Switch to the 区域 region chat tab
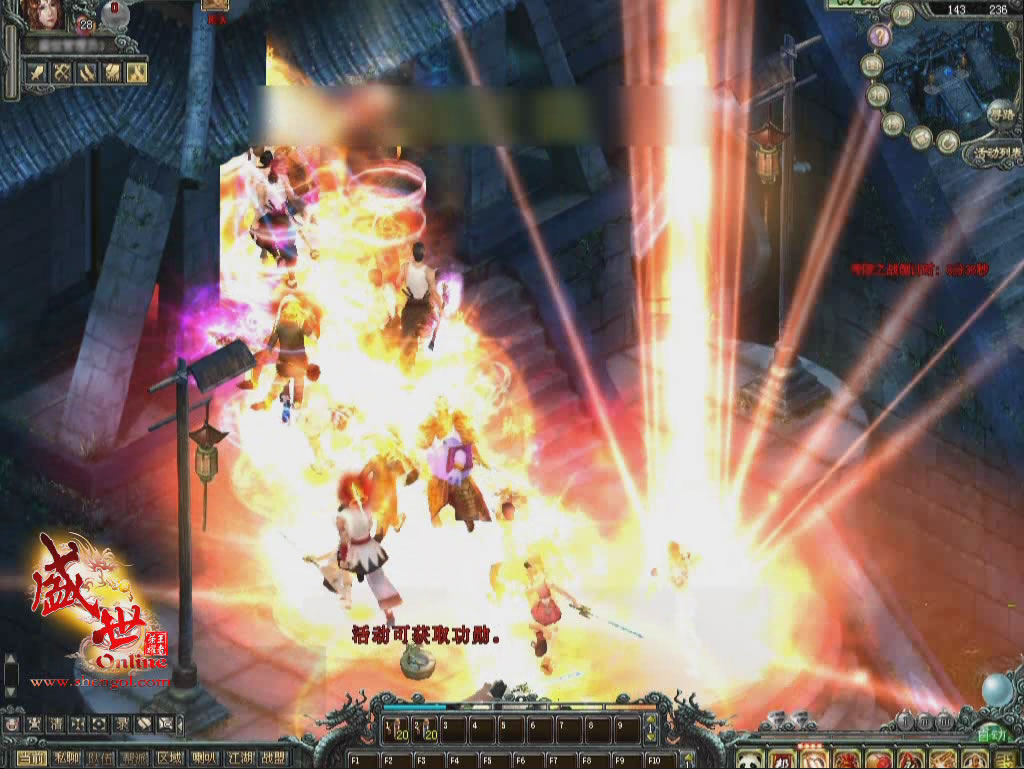The width and height of the screenshot is (1024, 769). 171,758
